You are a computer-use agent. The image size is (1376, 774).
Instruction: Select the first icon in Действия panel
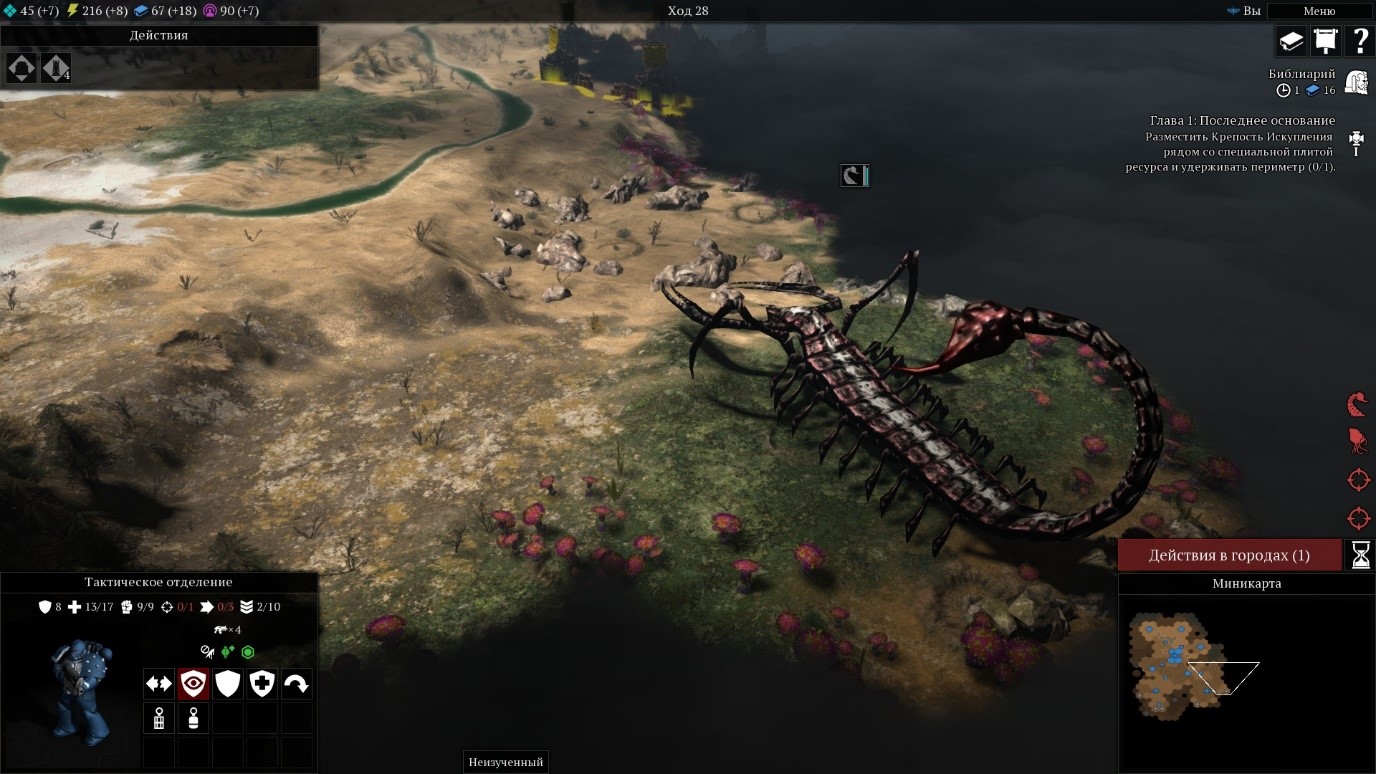point(22,68)
